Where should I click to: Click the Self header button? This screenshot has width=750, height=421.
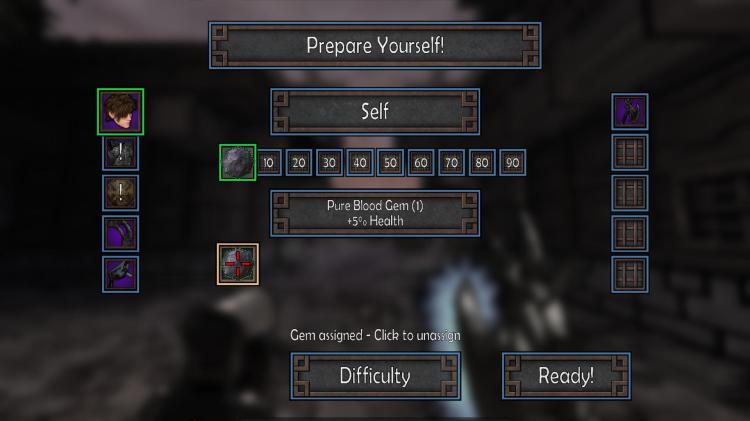pyautogui.click(x=375, y=112)
